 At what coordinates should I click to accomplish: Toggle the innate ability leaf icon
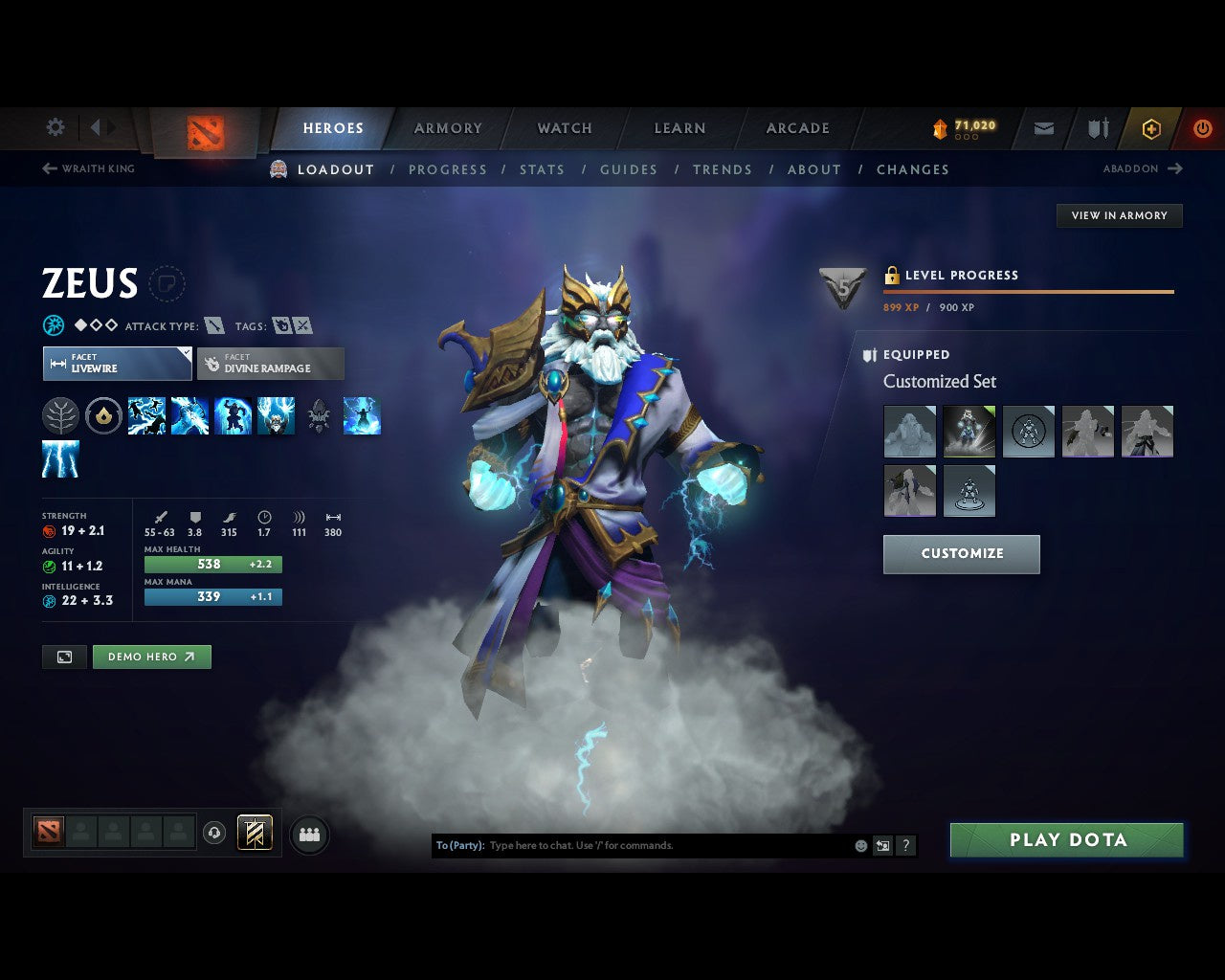(61, 414)
